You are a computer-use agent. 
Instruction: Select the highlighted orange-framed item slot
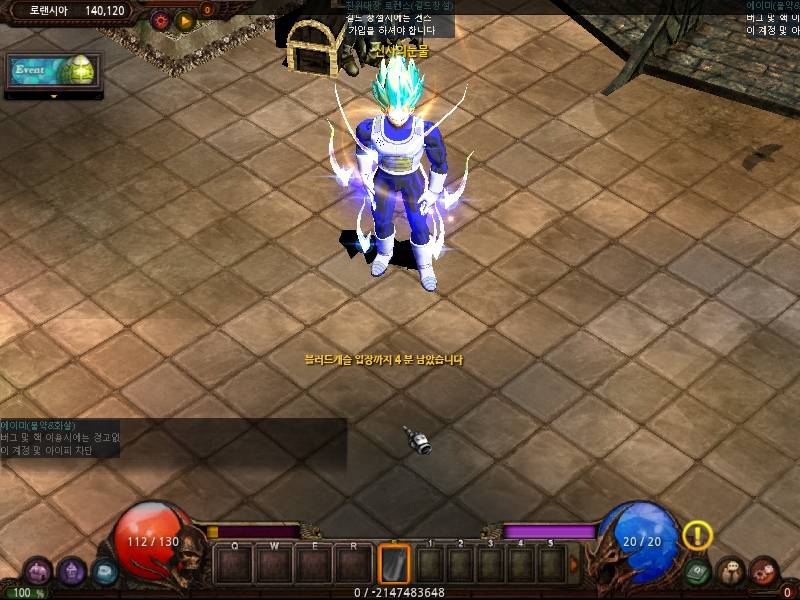394,564
